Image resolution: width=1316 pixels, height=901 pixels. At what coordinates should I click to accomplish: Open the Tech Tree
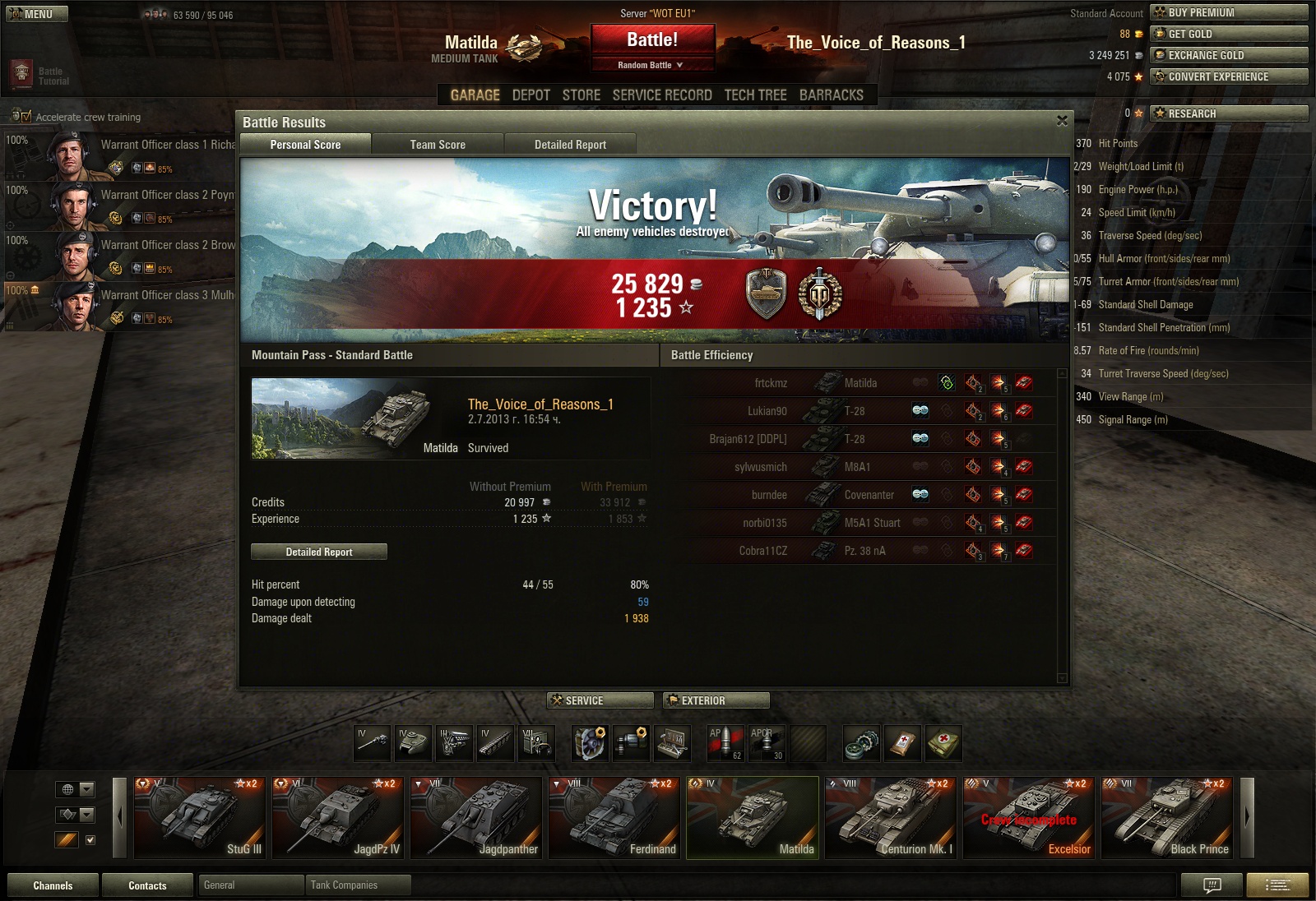point(755,95)
